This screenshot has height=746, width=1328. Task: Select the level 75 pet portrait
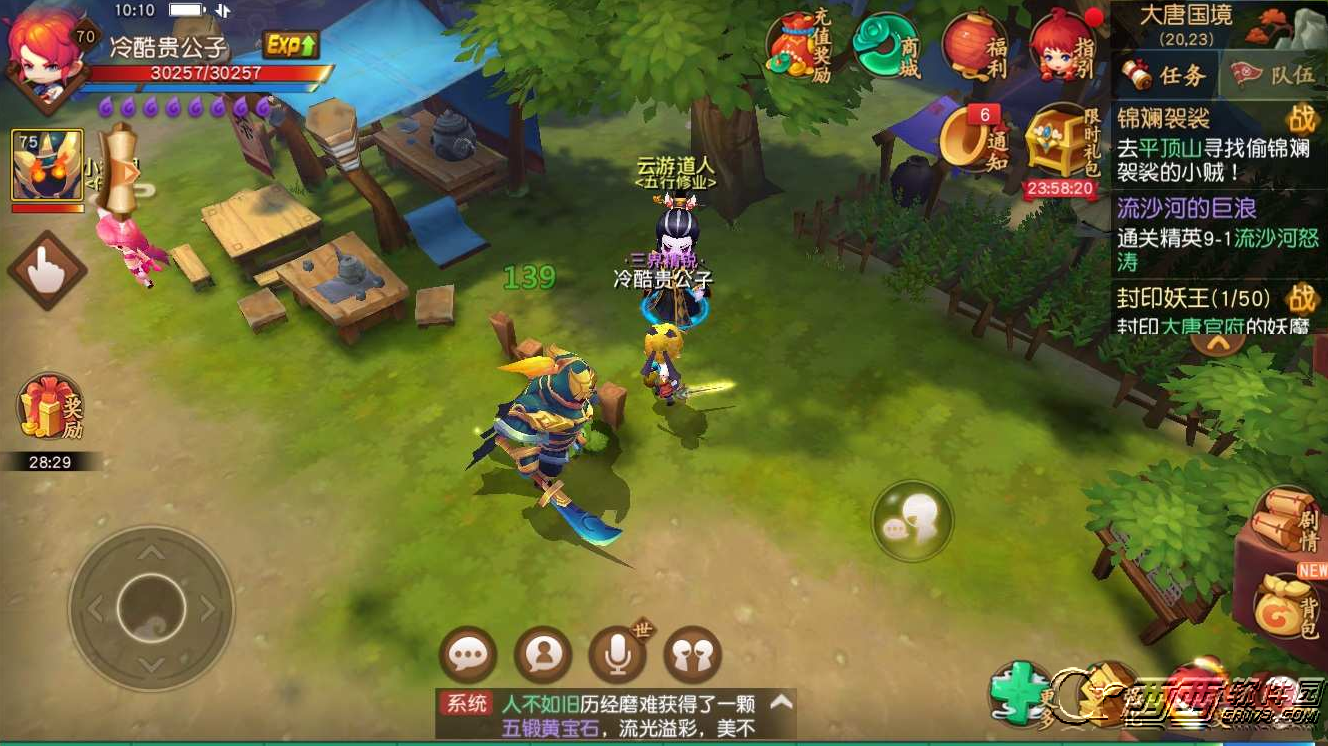tap(47, 165)
